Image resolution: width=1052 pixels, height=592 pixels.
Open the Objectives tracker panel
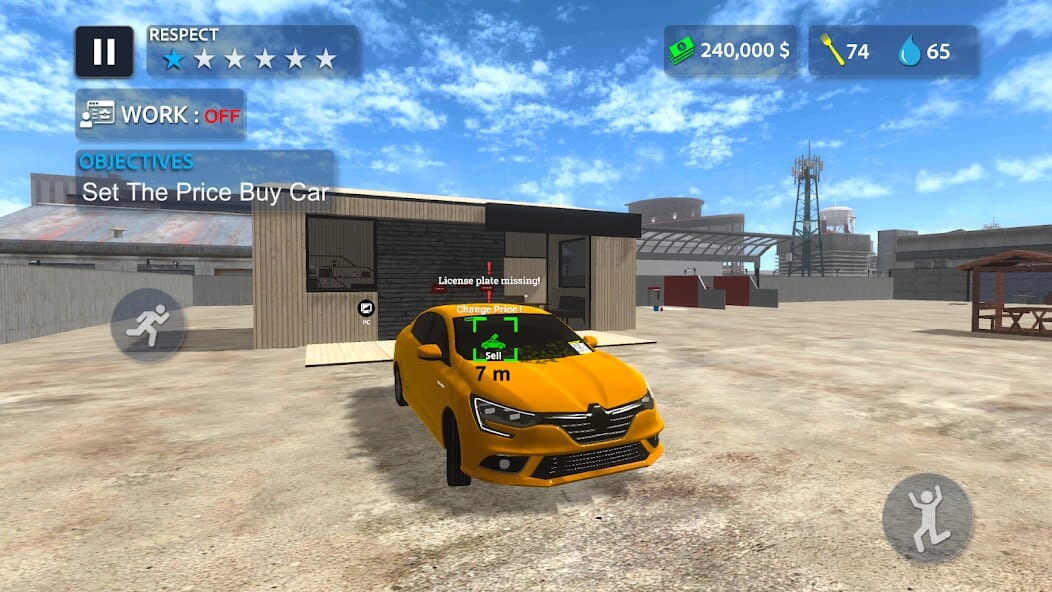205,180
